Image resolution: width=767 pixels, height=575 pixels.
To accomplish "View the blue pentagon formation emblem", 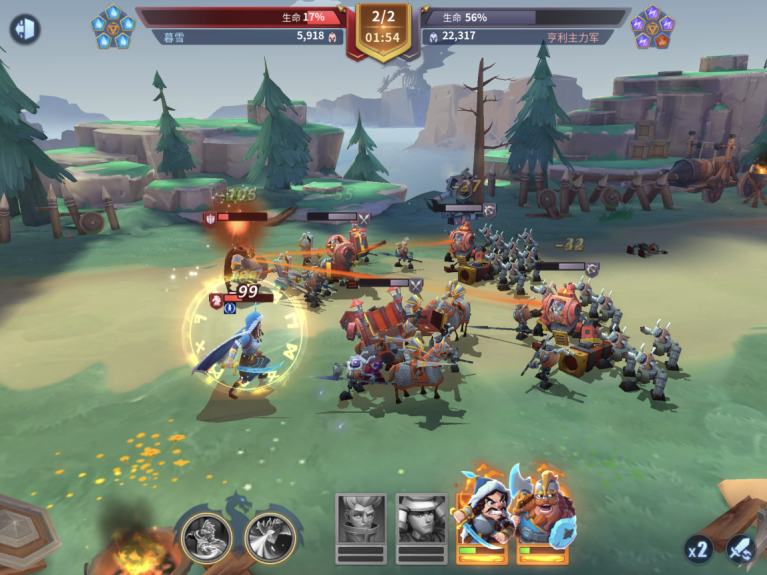I will point(112,27).
